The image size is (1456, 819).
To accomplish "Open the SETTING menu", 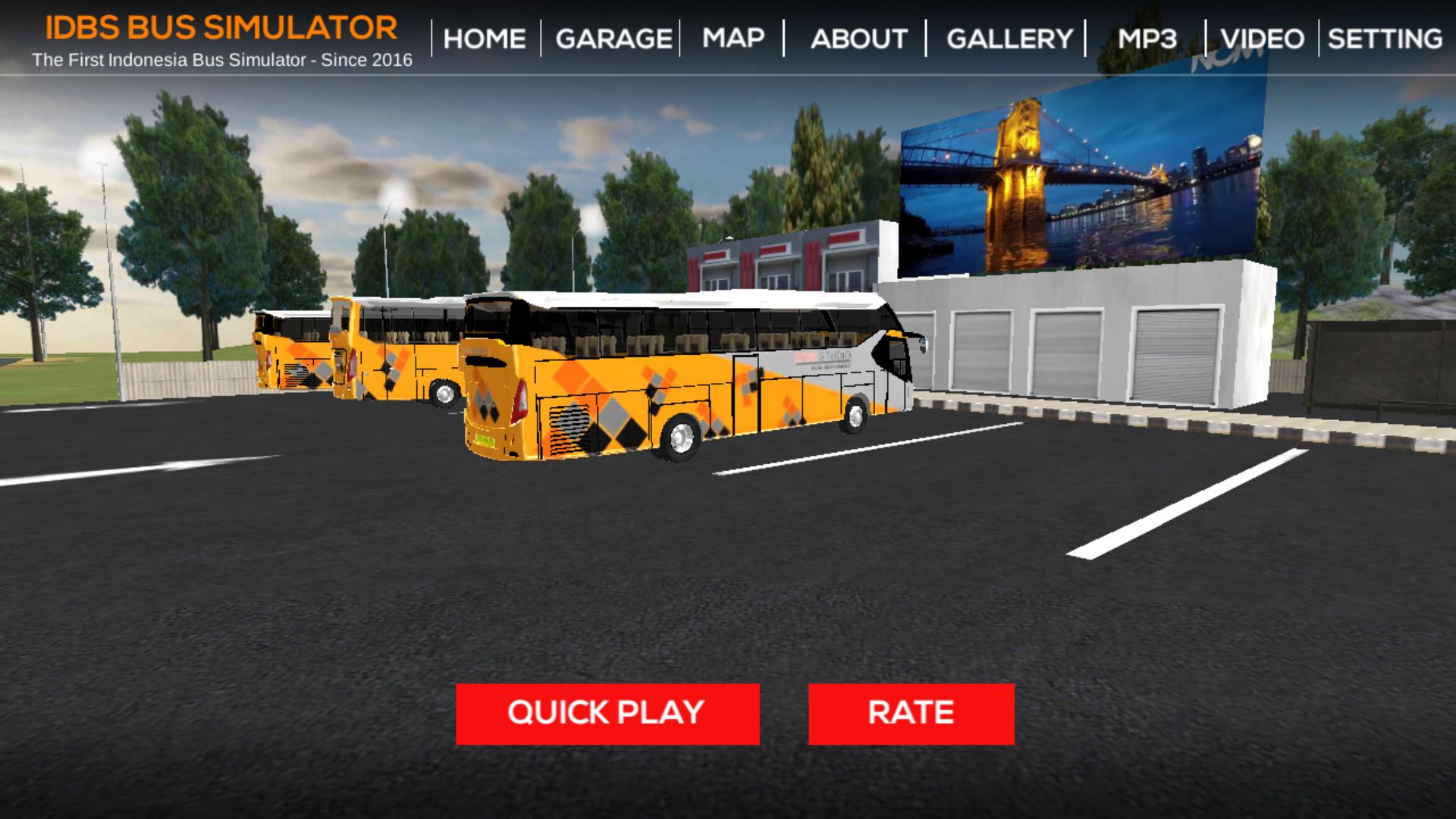I will point(1385,39).
